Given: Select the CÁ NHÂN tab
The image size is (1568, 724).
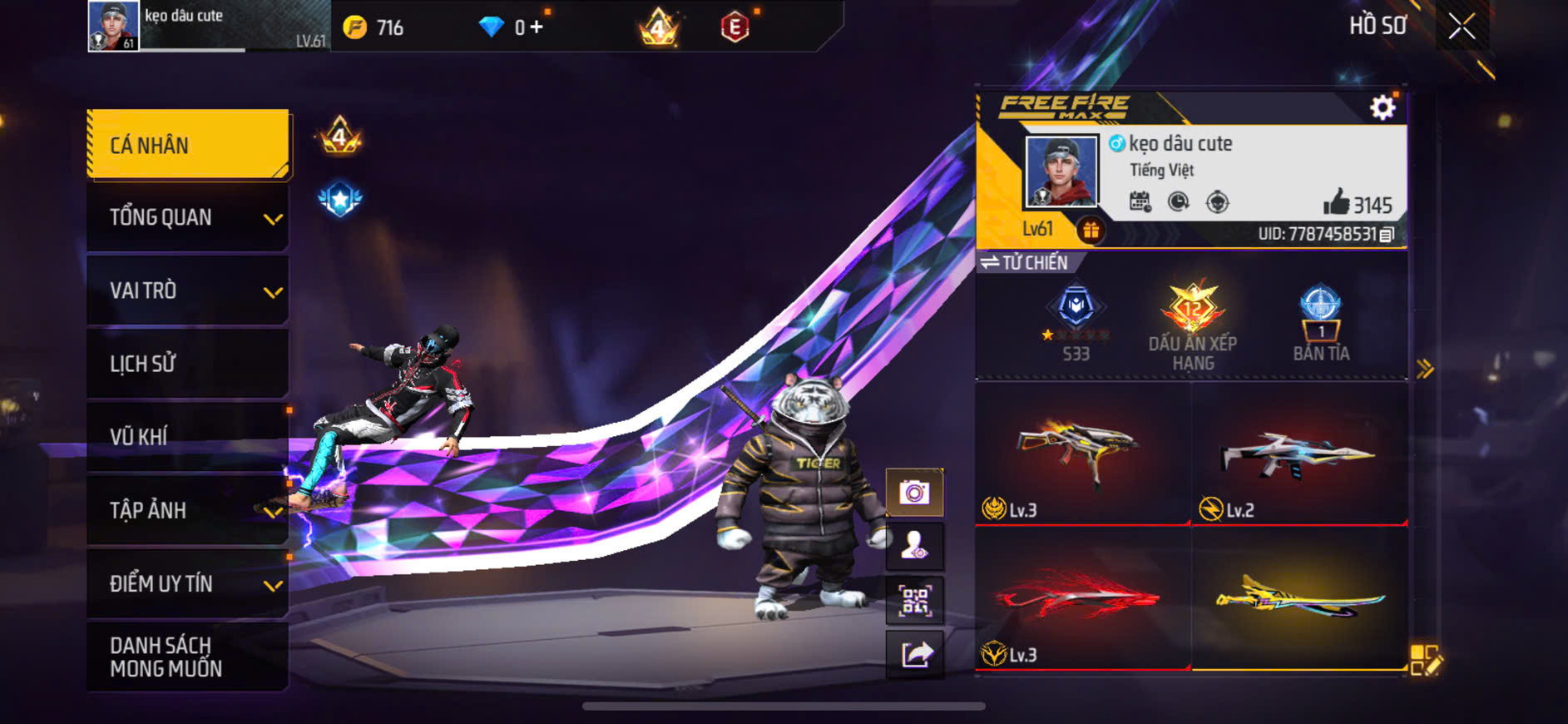Looking at the screenshot, I should [x=188, y=145].
